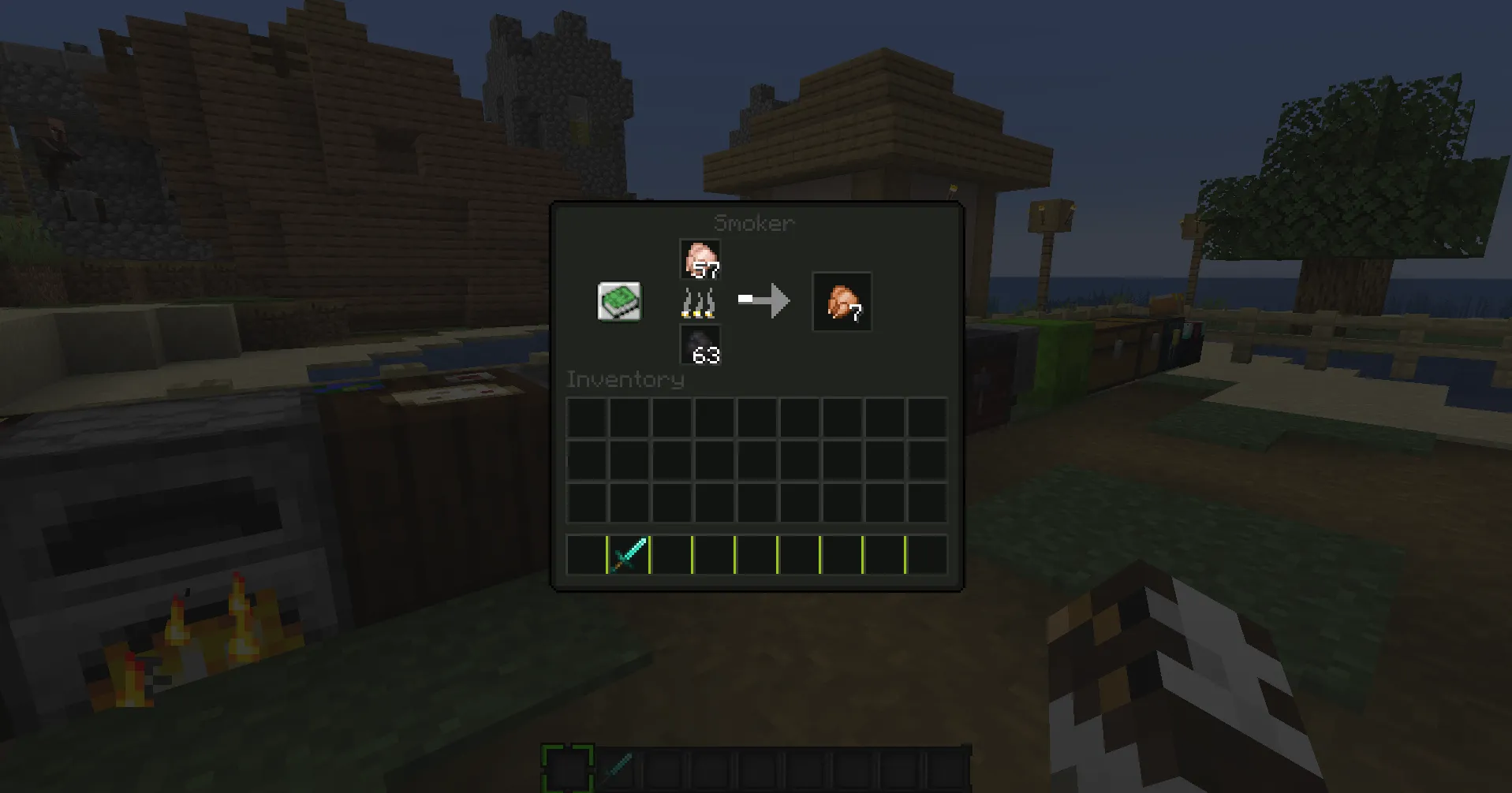This screenshot has height=793, width=1512.
Task: Click the smelting progress arrow
Action: 762,300
